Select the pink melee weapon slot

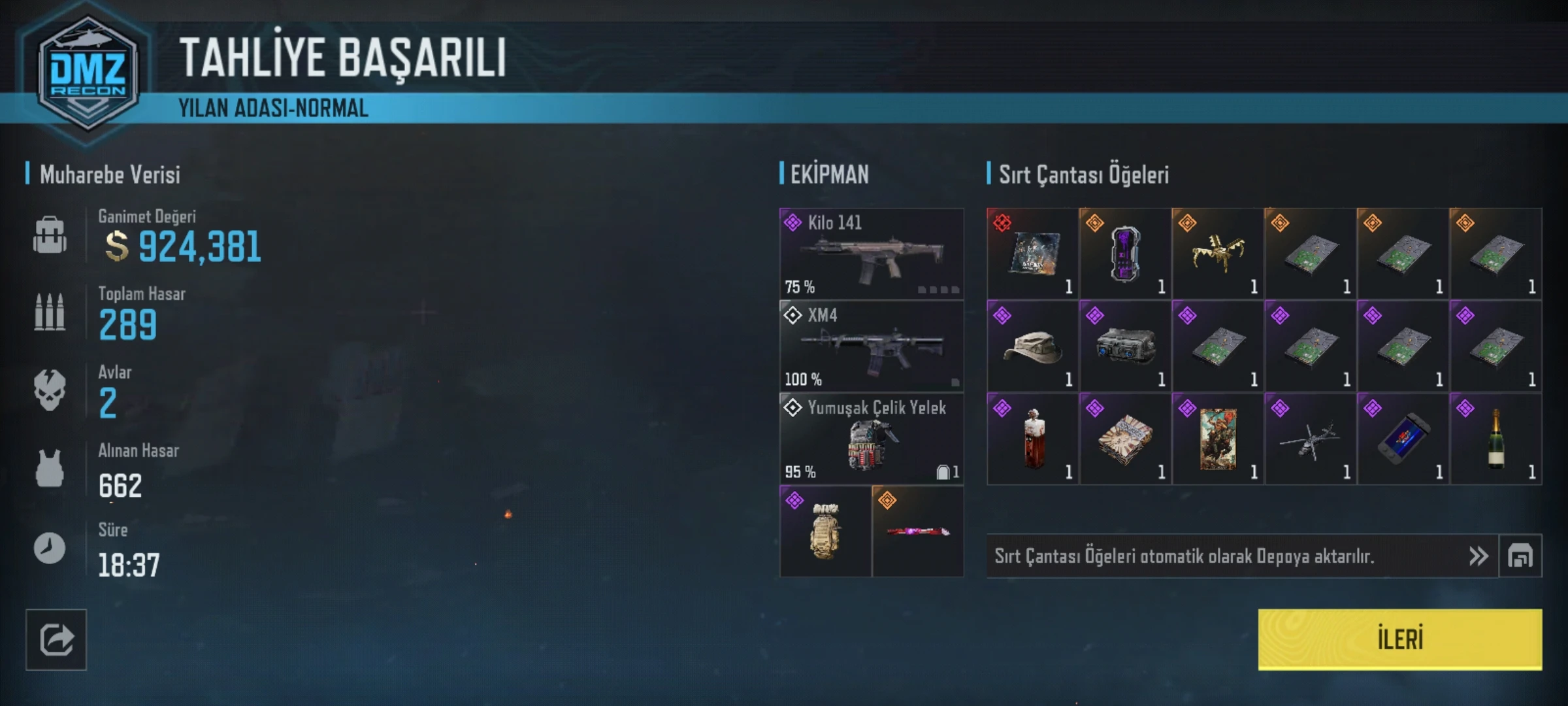pyautogui.click(x=917, y=531)
